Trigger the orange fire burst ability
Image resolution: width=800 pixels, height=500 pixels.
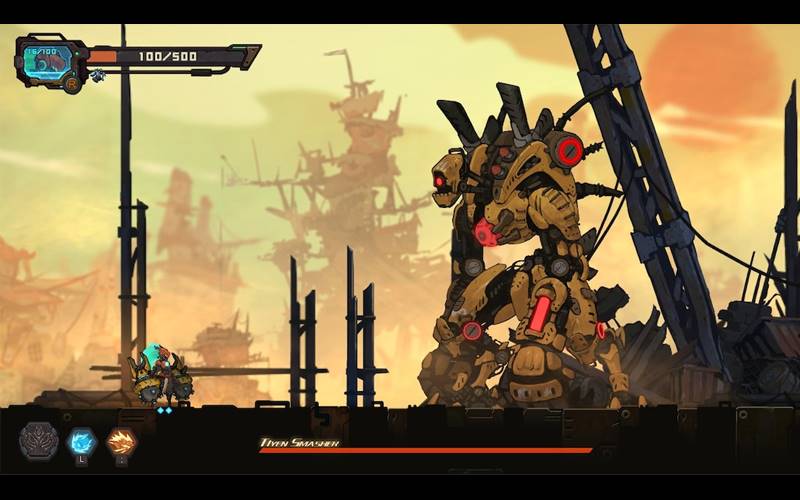(x=121, y=440)
